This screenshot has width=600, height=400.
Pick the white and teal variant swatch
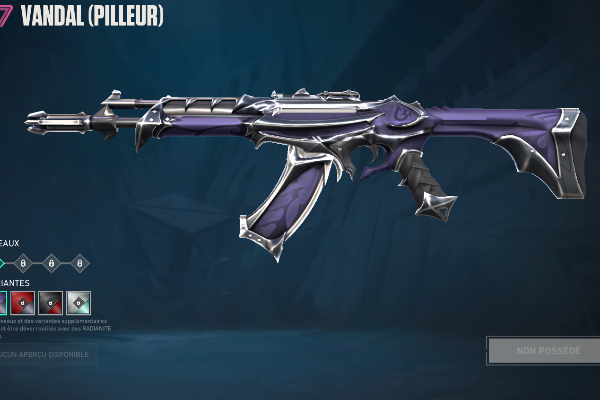tap(79, 302)
